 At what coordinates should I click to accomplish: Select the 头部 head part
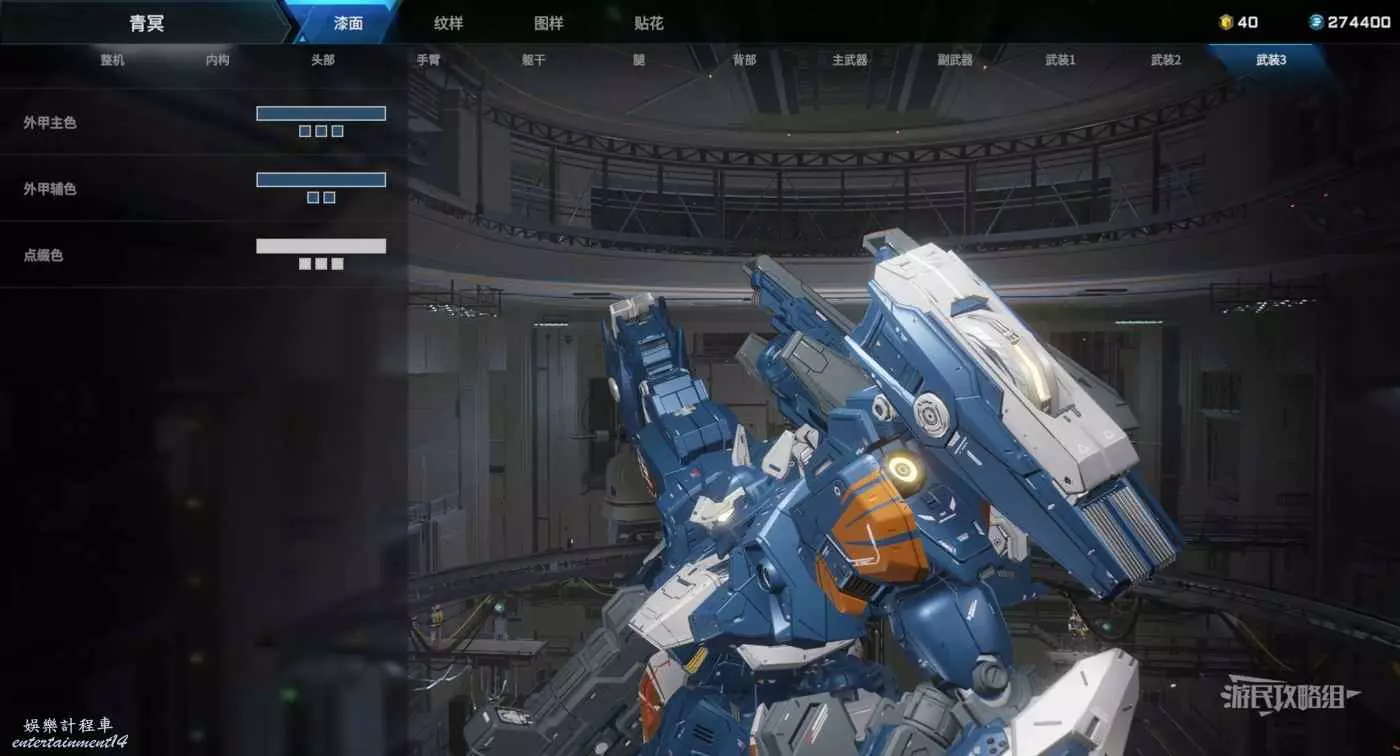coord(322,60)
